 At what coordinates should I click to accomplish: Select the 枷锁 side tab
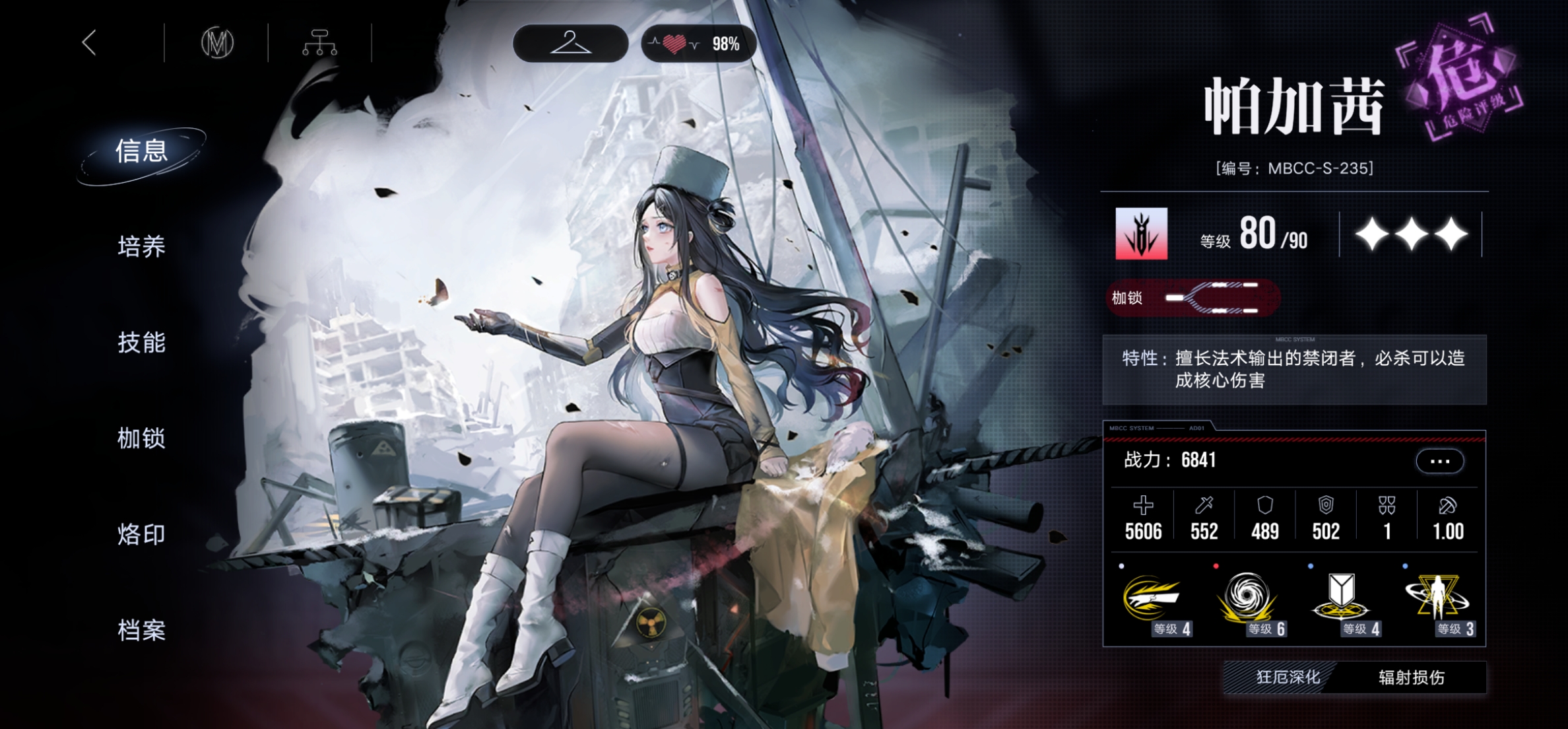point(142,438)
